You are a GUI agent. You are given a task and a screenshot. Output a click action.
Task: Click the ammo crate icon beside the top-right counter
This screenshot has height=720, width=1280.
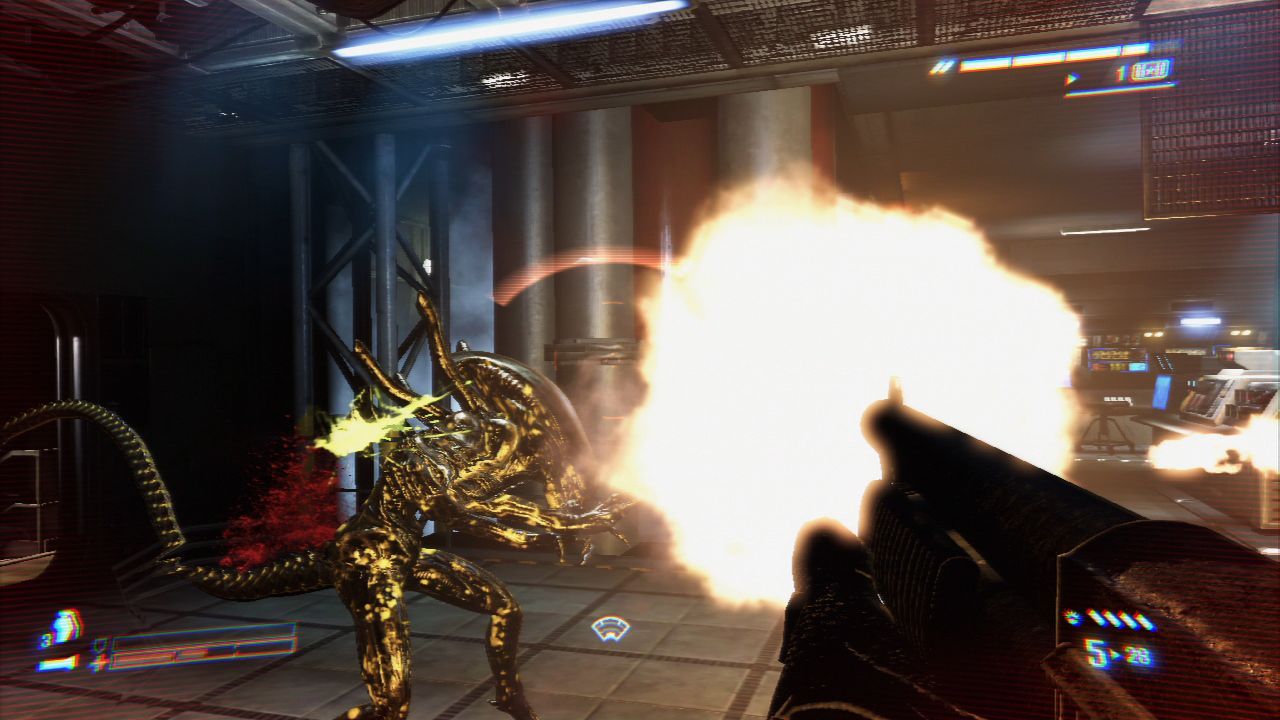pos(1150,70)
